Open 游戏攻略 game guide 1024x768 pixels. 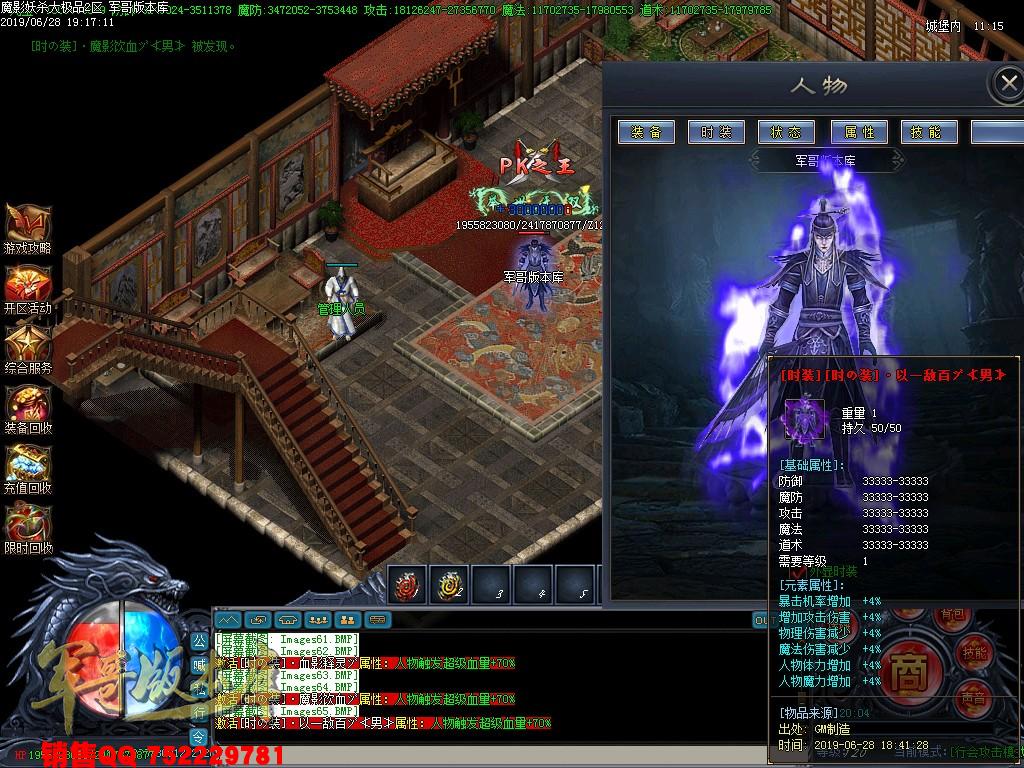[x=27, y=229]
